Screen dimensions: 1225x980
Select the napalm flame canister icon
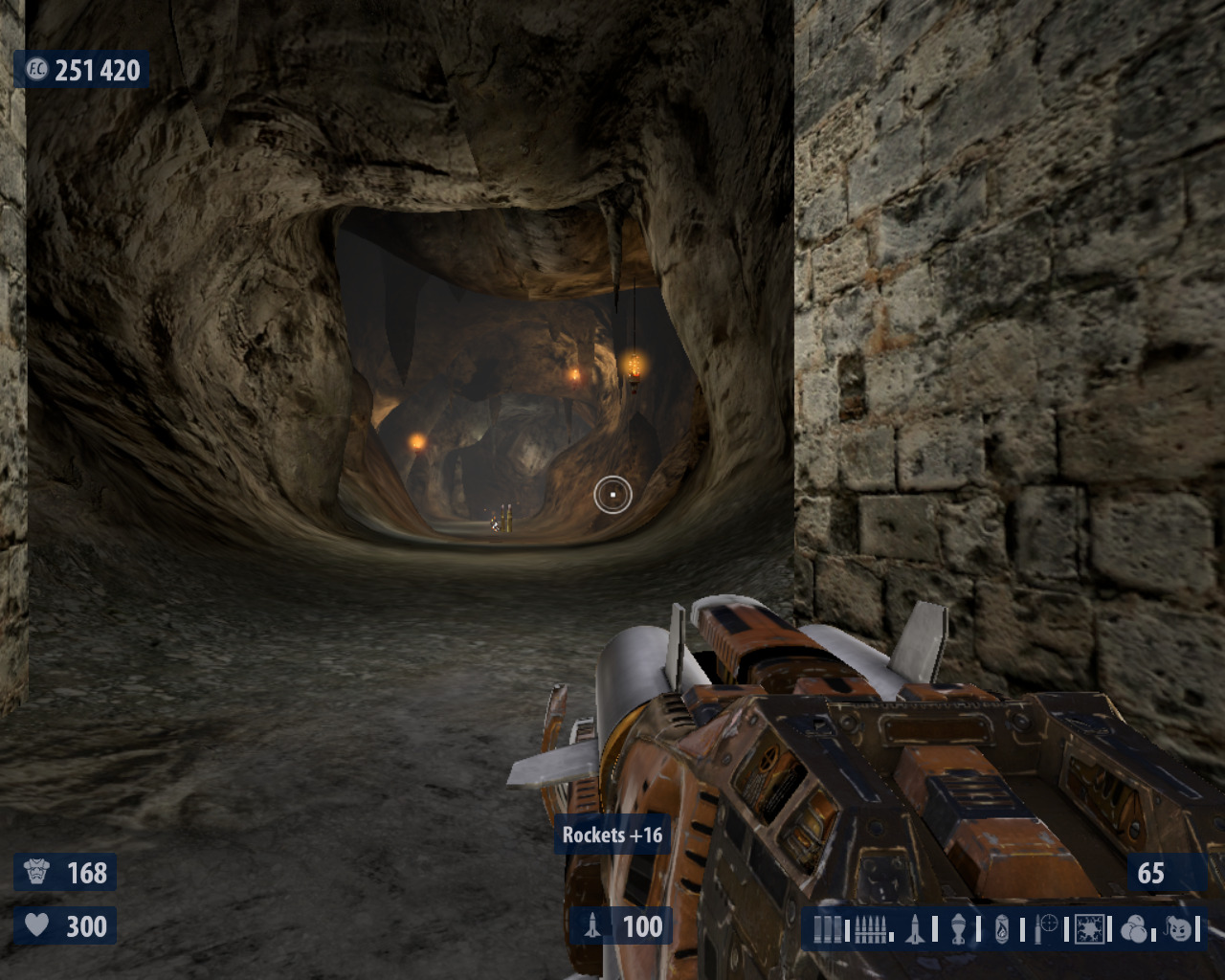(1001, 928)
